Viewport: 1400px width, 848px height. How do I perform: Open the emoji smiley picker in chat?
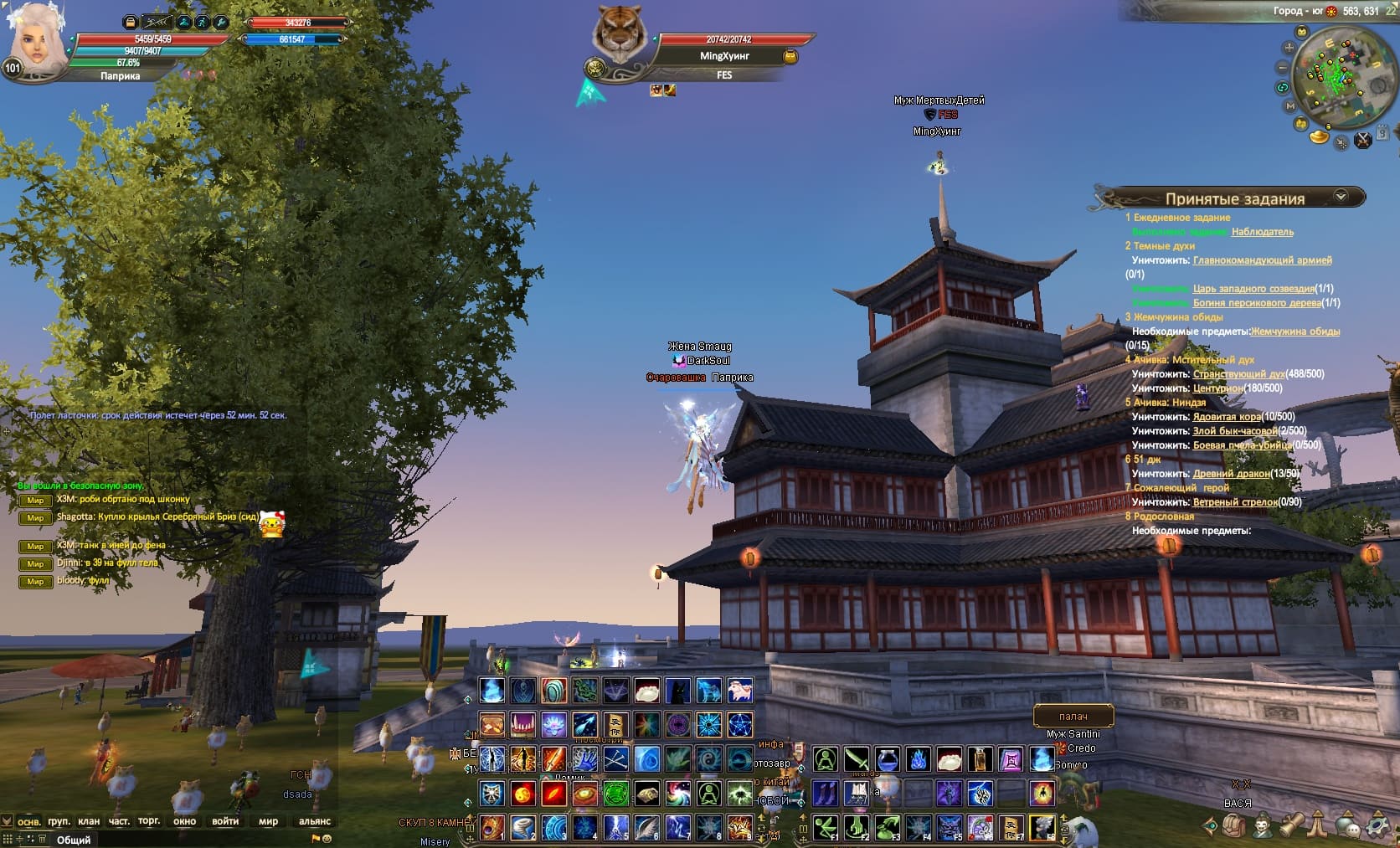point(327,838)
